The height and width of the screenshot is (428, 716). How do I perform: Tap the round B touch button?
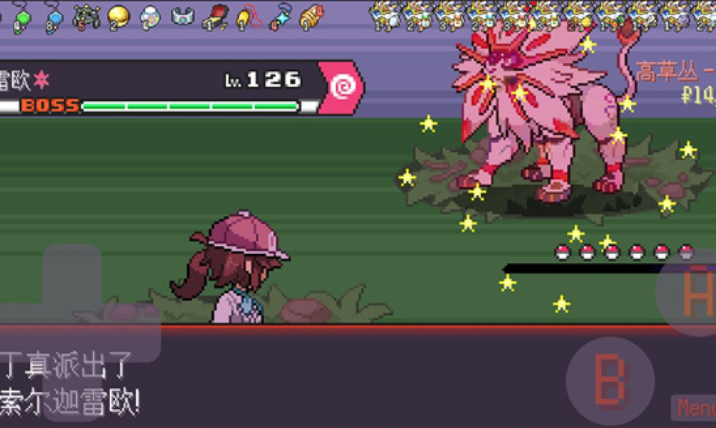coord(610,381)
